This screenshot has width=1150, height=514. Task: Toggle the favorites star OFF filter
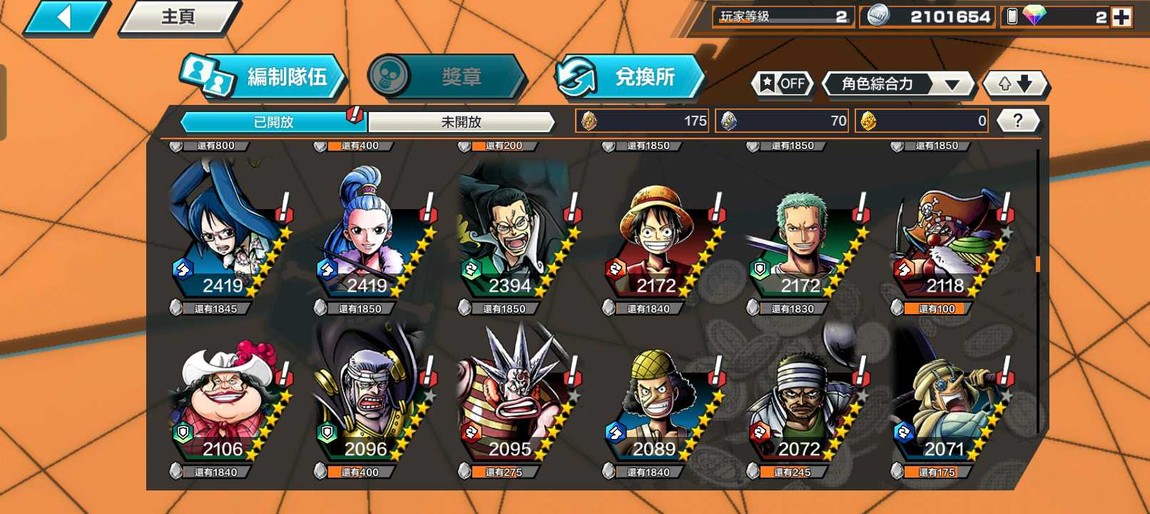click(782, 84)
